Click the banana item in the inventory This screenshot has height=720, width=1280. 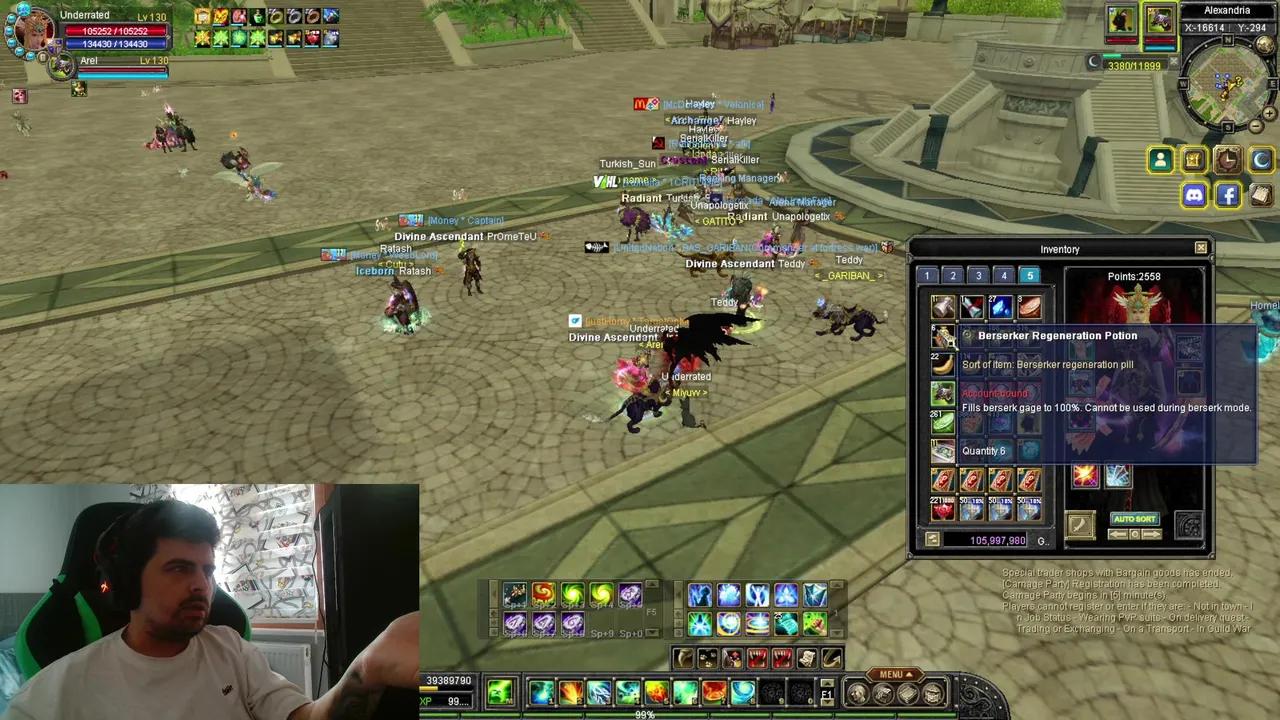point(942,366)
